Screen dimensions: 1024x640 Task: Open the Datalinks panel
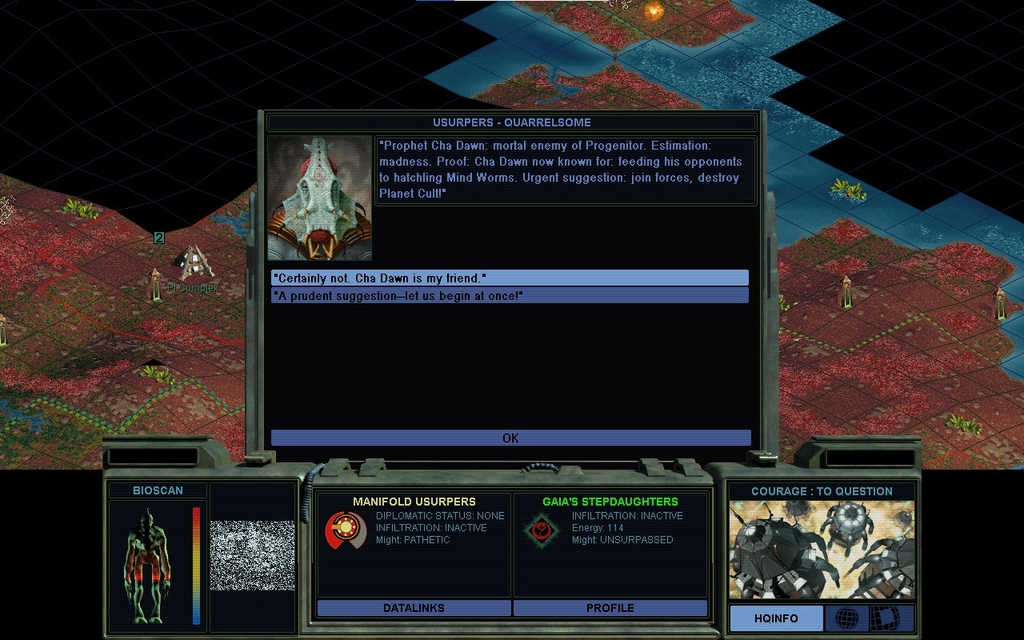(x=413, y=608)
